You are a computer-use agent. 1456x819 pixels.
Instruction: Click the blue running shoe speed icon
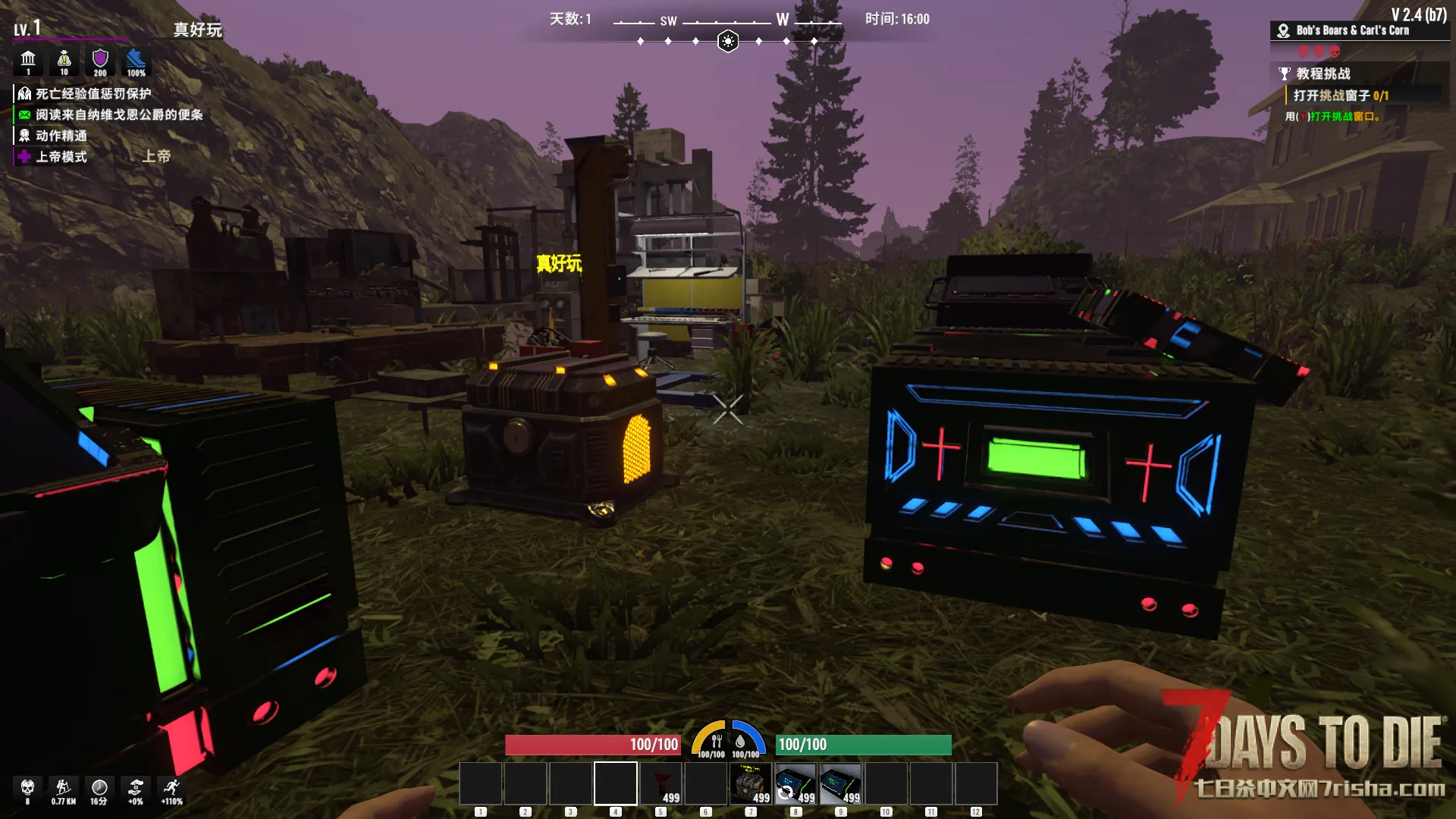[x=136, y=60]
